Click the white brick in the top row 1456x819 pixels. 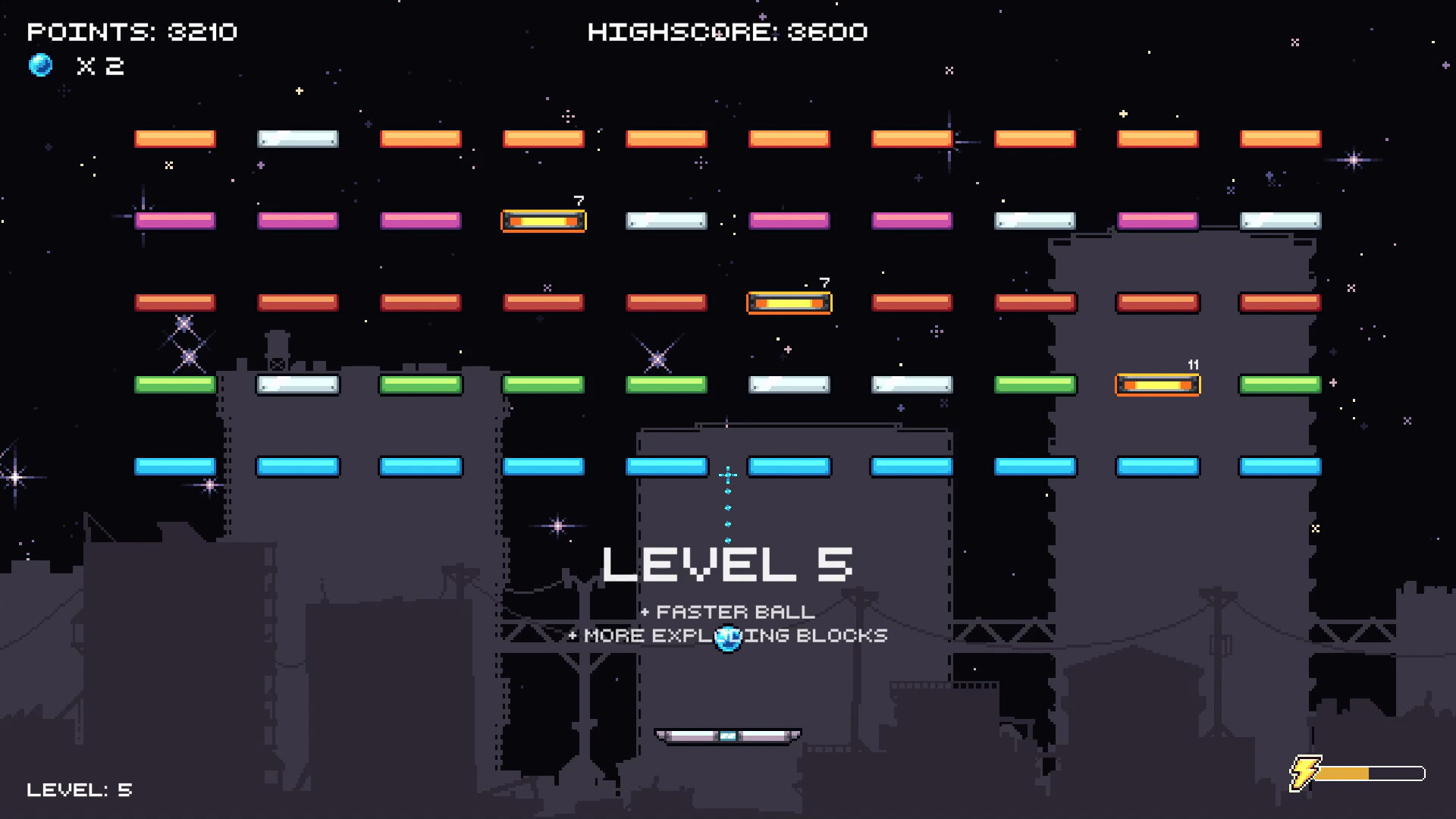coord(297,138)
